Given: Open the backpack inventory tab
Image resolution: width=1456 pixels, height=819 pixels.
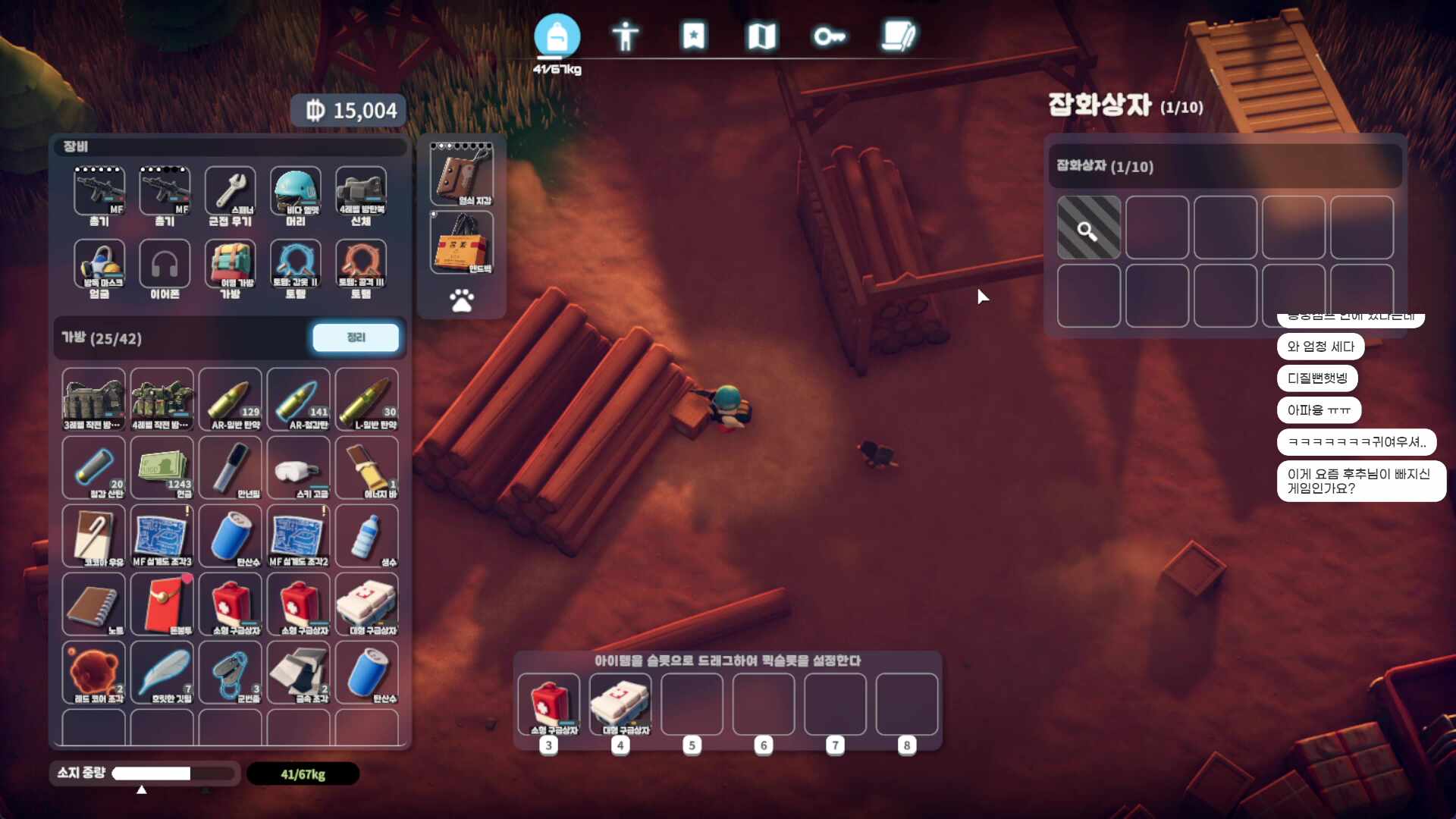Looking at the screenshot, I should (557, 36).
